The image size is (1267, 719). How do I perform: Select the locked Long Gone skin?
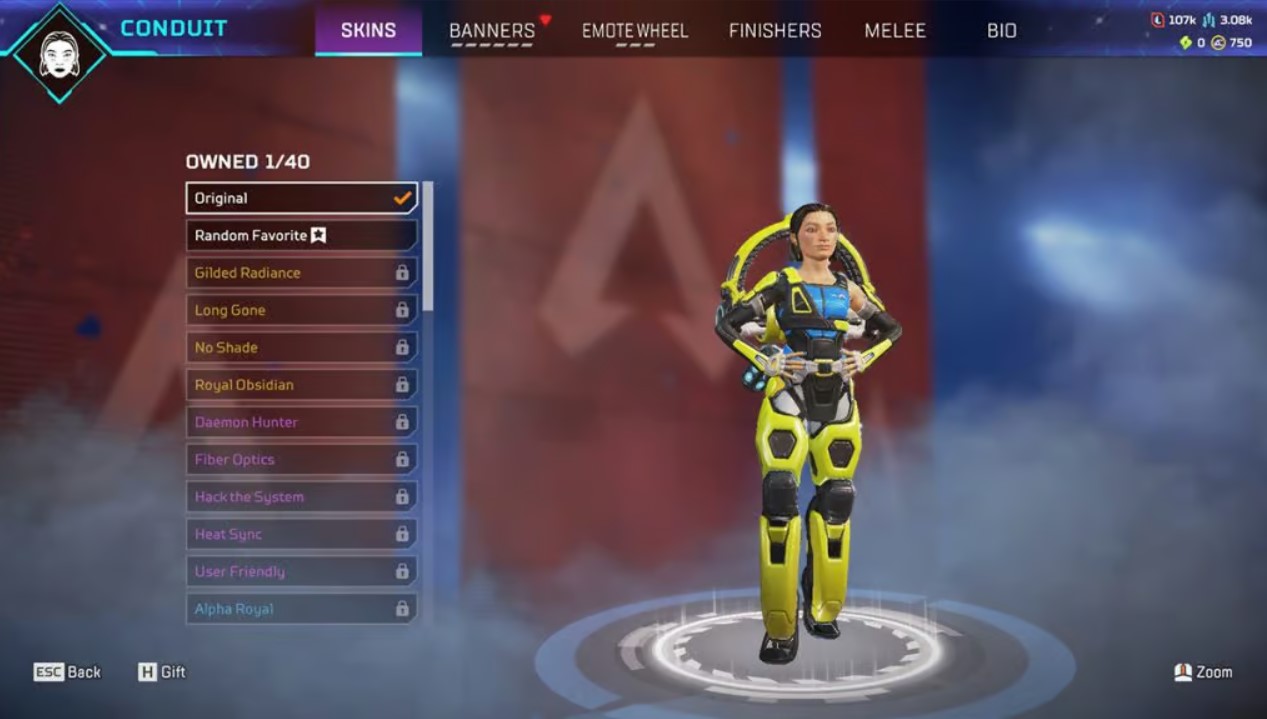click(x=301, y=310)
